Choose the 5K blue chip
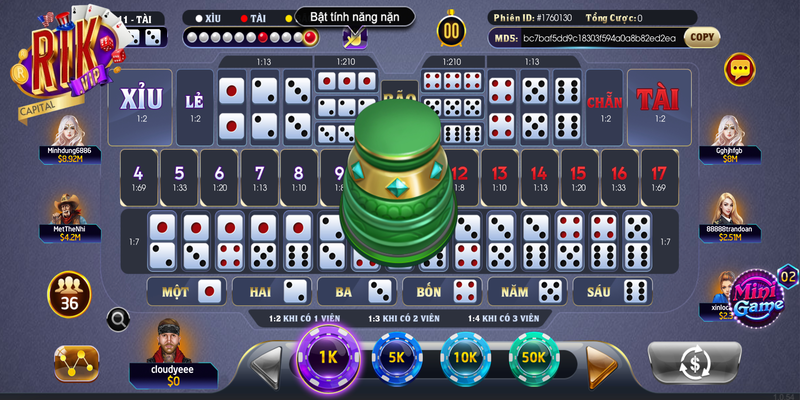The height and width of the screenshot is (400, 800). pyautogui.click(x=396, y=358)
